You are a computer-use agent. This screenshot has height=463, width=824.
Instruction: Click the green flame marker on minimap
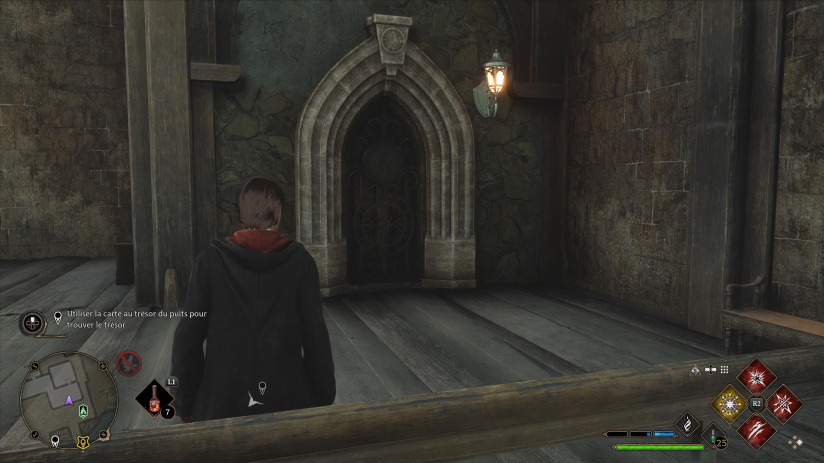(x=85, y=410)
